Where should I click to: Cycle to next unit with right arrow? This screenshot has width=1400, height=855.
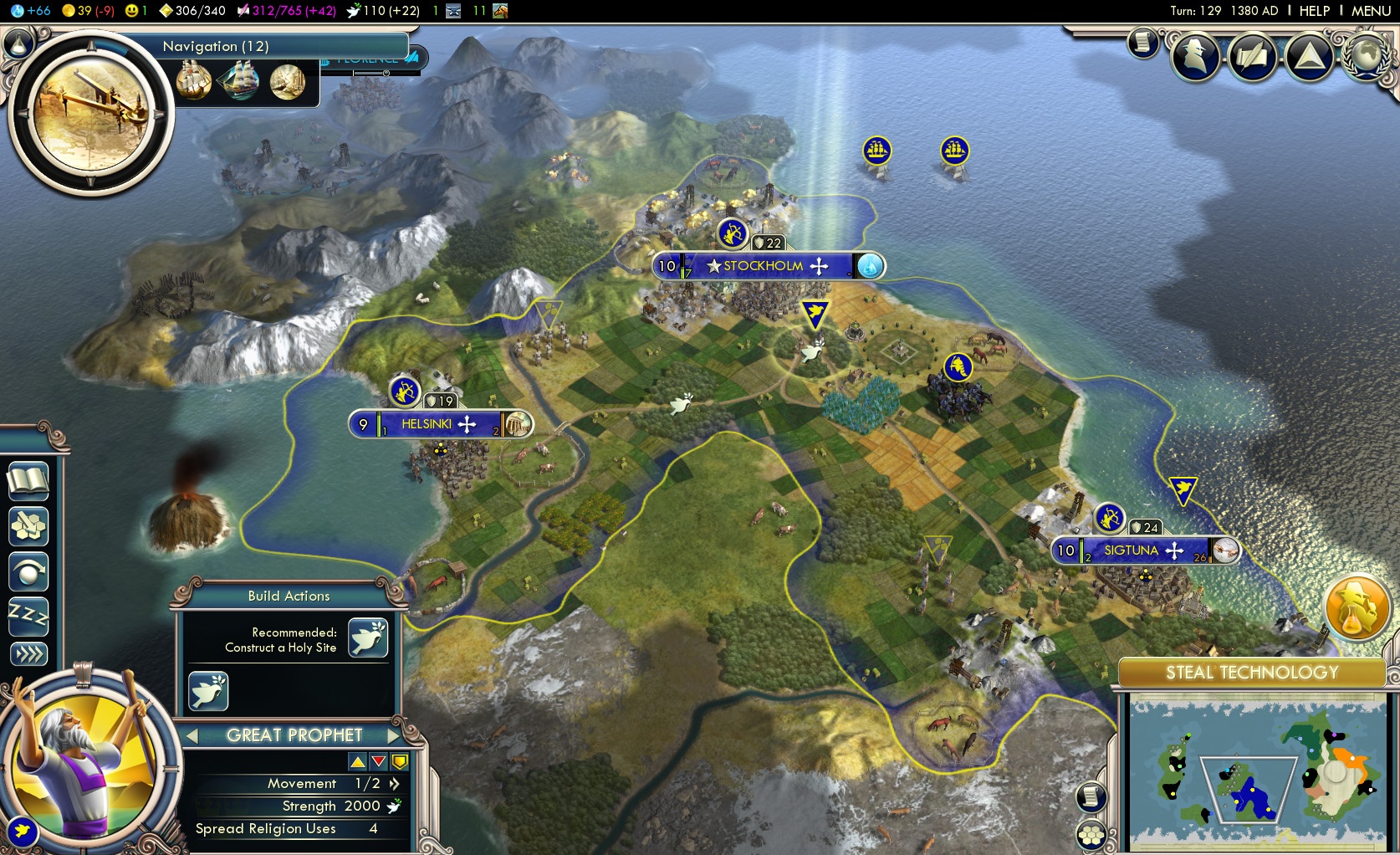click(395, 735)
